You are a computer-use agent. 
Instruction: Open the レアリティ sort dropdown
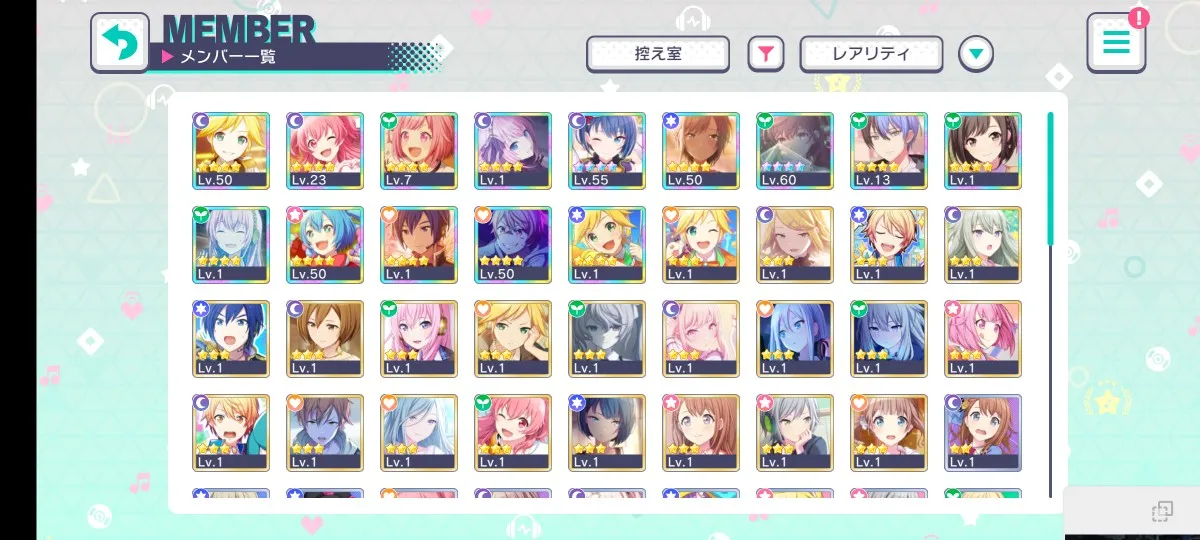(871, 54)
